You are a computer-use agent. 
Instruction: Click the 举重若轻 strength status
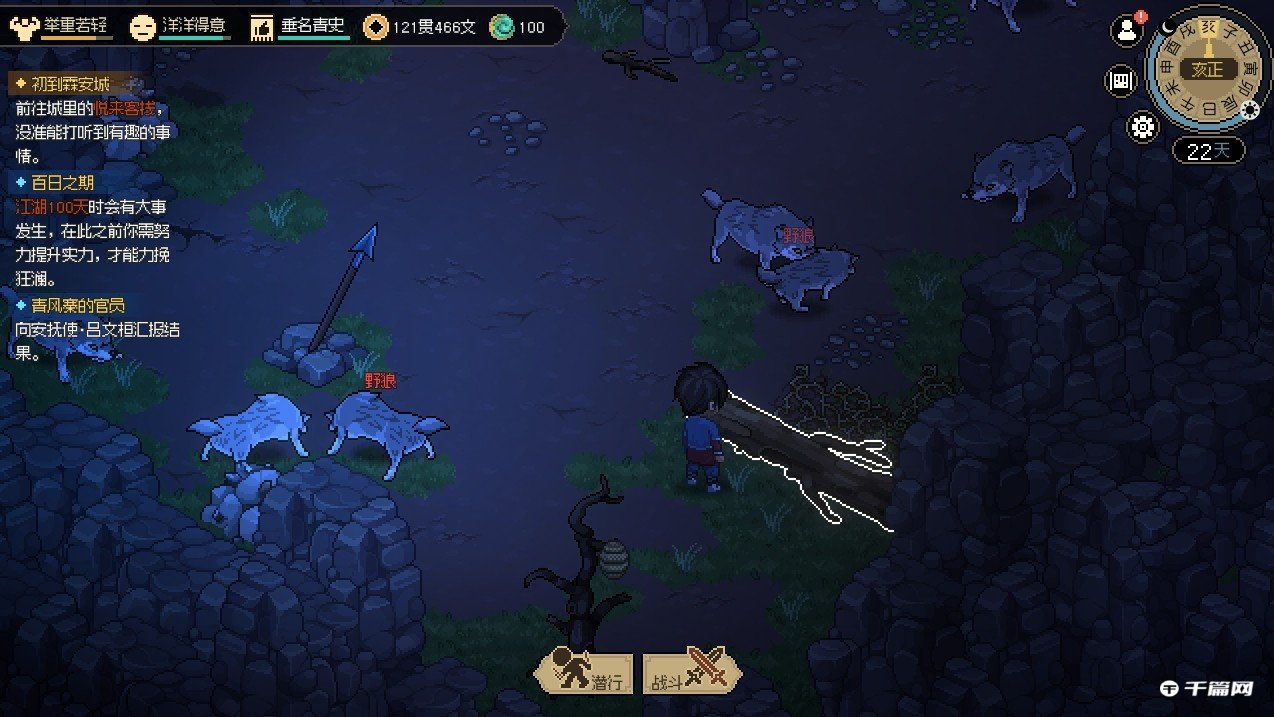[x=62, y=26]
